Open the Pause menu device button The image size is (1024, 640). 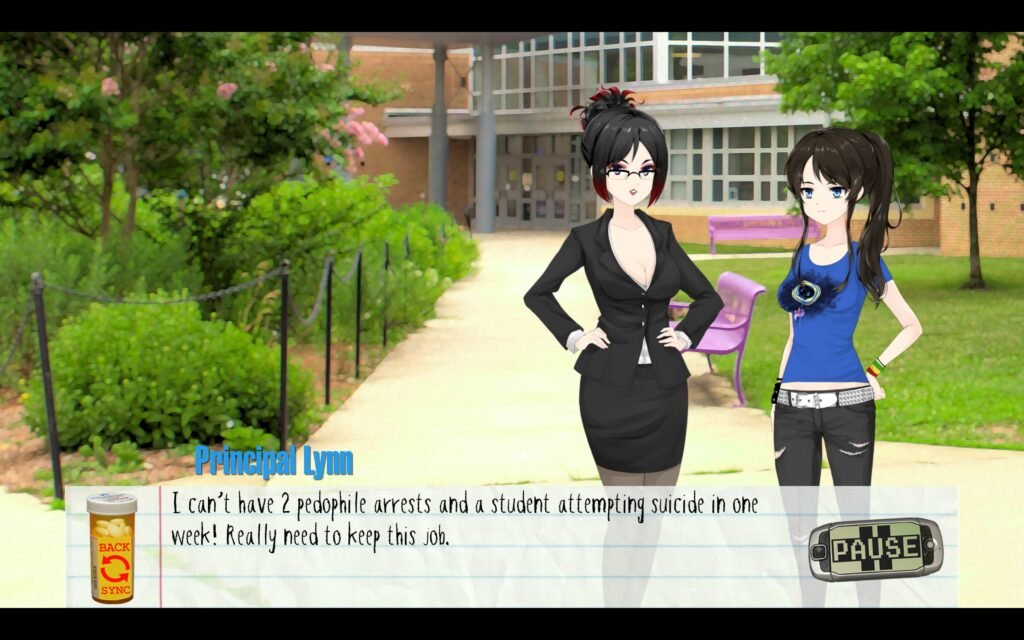875,548
